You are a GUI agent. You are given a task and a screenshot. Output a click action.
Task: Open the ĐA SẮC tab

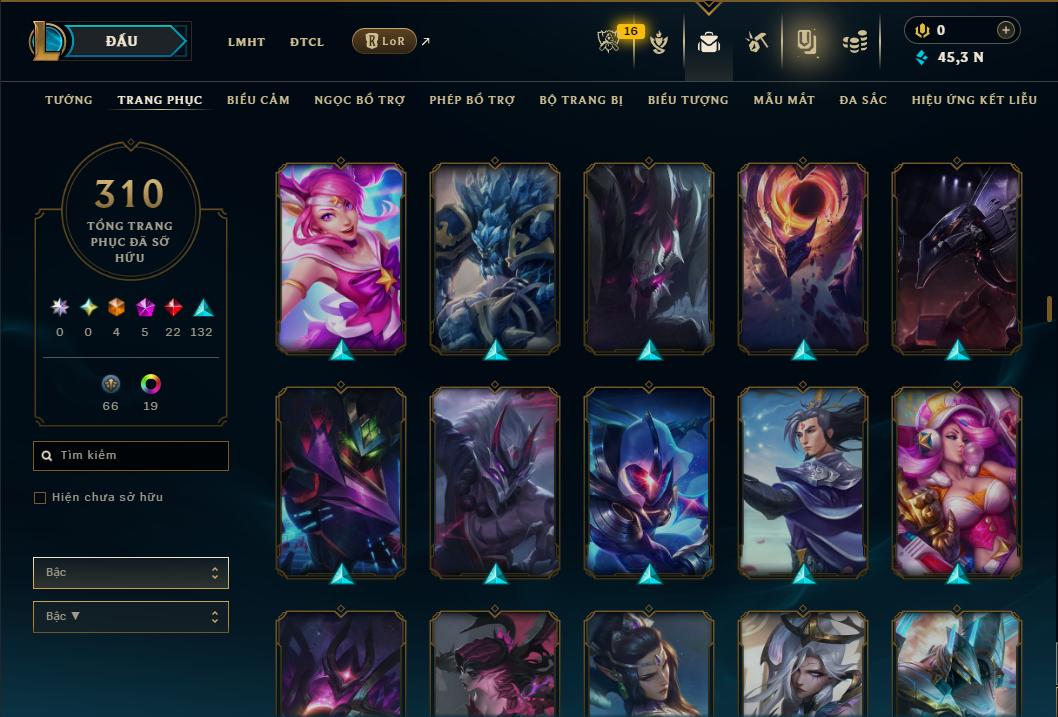(x=863, y=100)
